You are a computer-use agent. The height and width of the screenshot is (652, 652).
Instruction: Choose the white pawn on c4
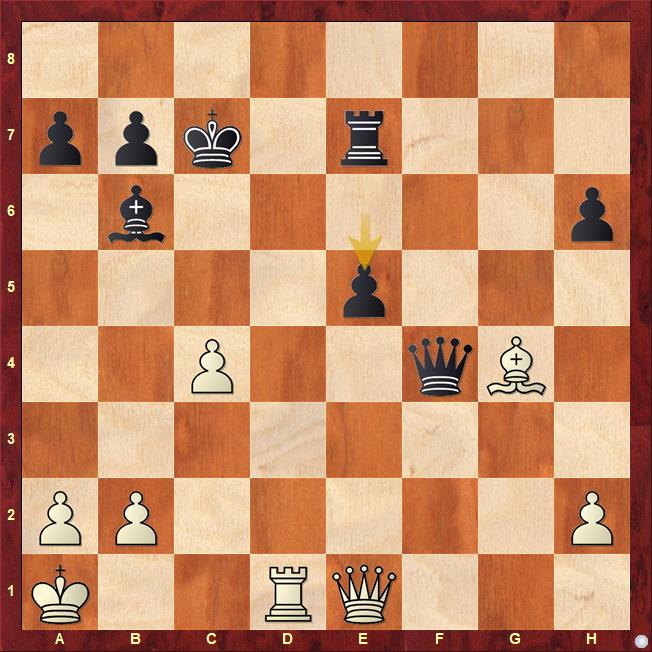pos(212,365)
